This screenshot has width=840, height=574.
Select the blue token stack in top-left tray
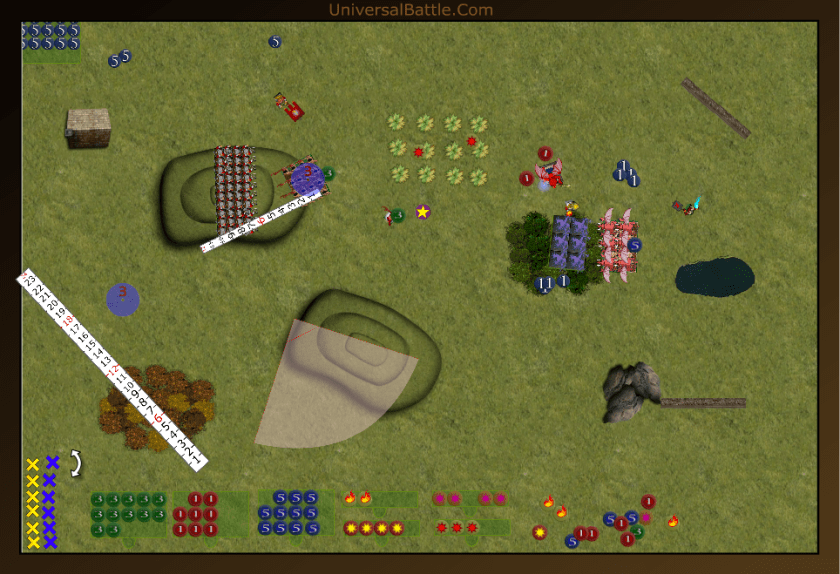(x=51, y=37)
